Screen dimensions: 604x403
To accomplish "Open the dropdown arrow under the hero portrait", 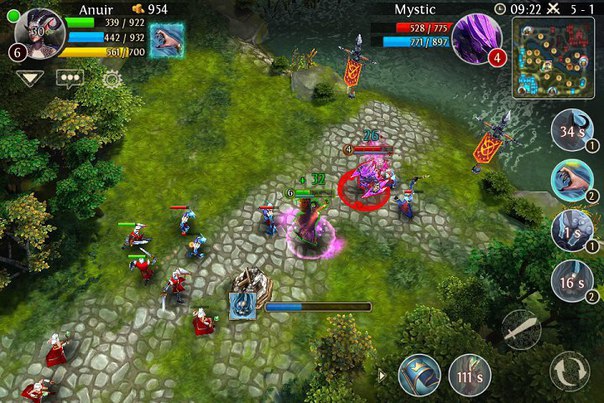I will (x=29, y=78).
